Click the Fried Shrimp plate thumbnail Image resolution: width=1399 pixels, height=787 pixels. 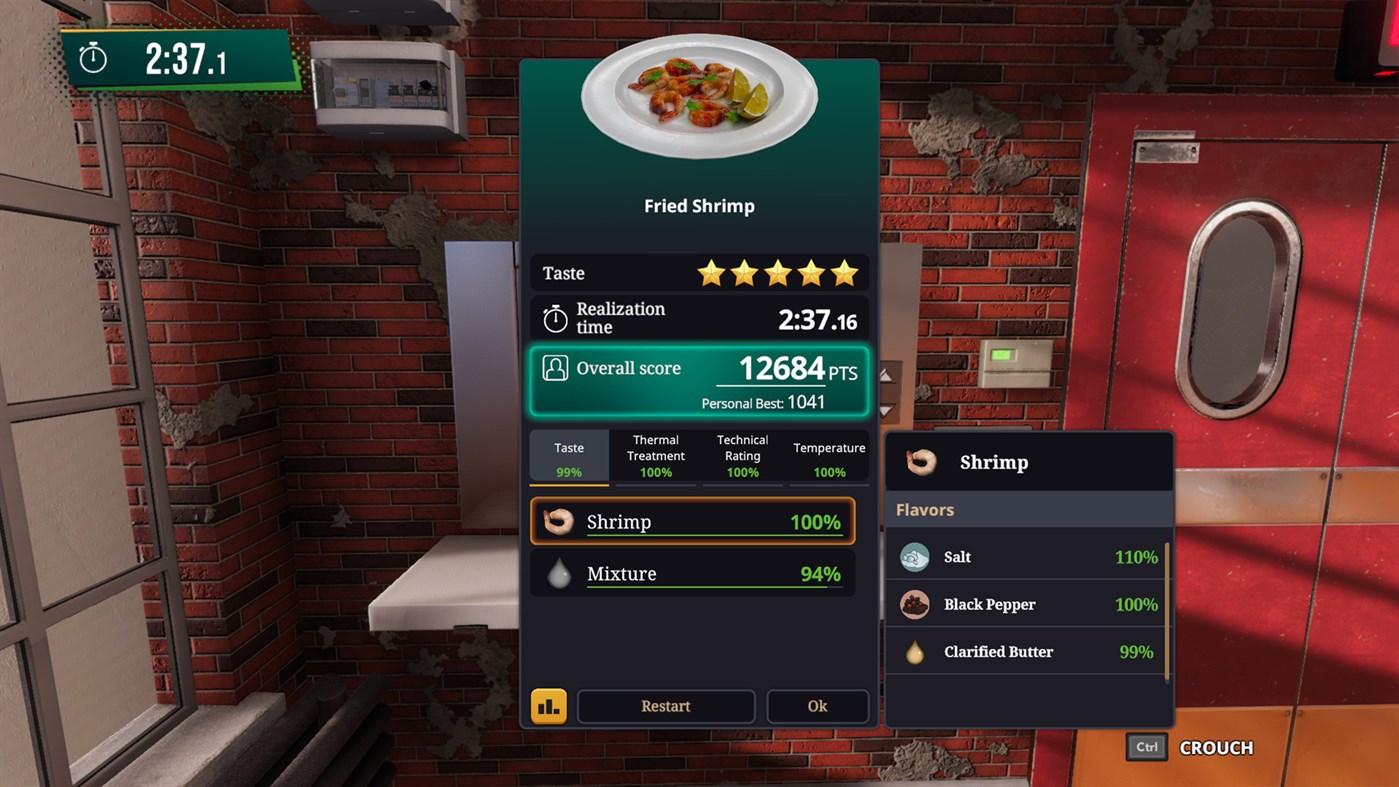[699, 103]
